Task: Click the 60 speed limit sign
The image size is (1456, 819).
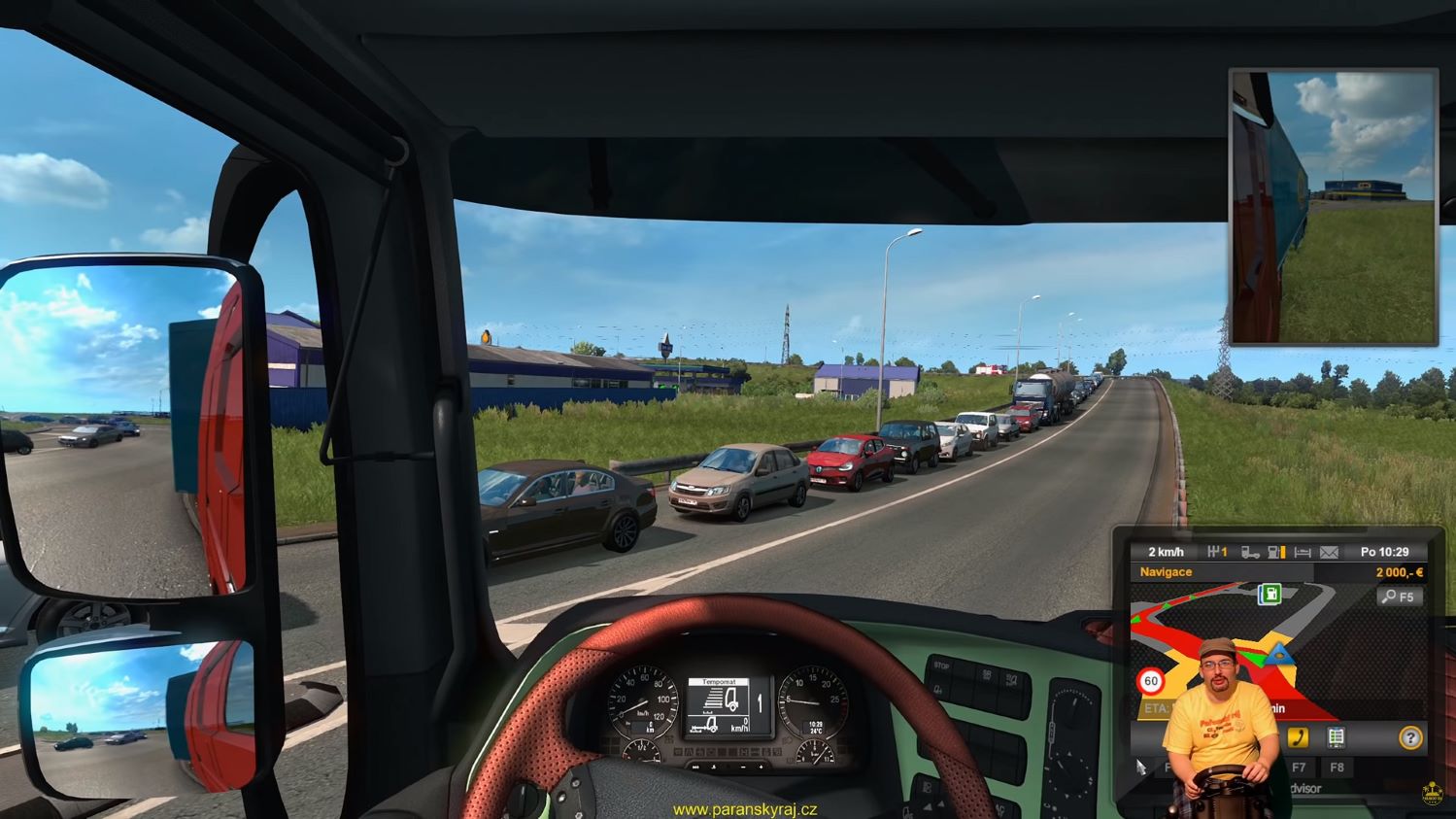Action: [1151, 681]
